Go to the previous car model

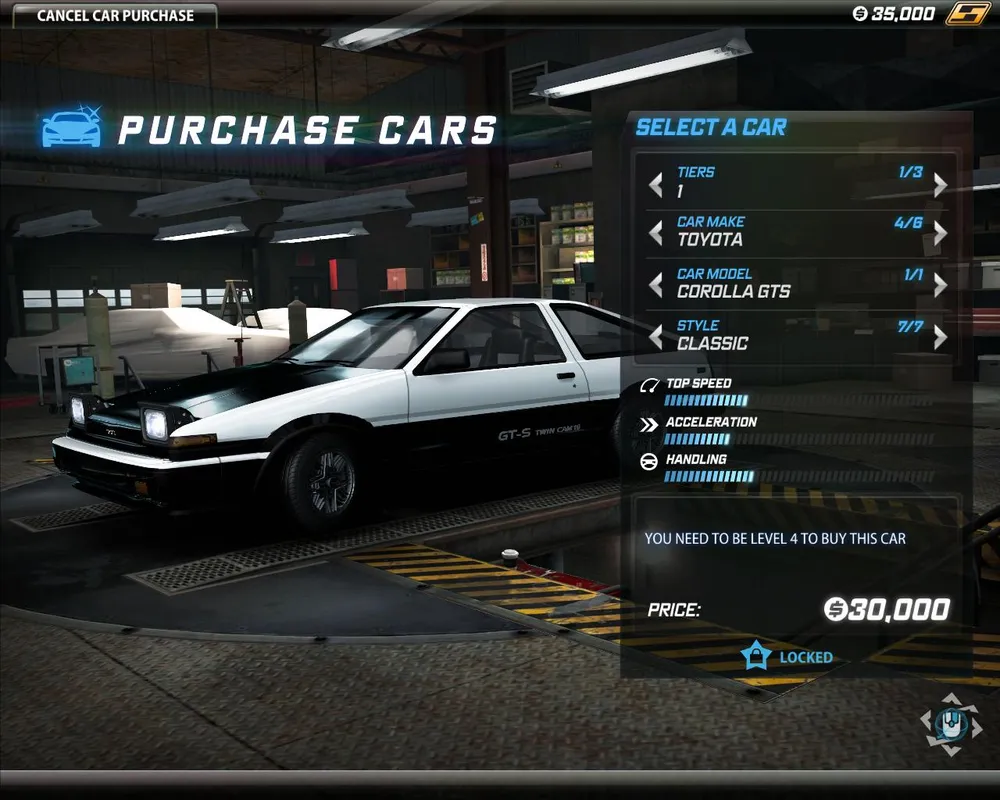point(656,286)
